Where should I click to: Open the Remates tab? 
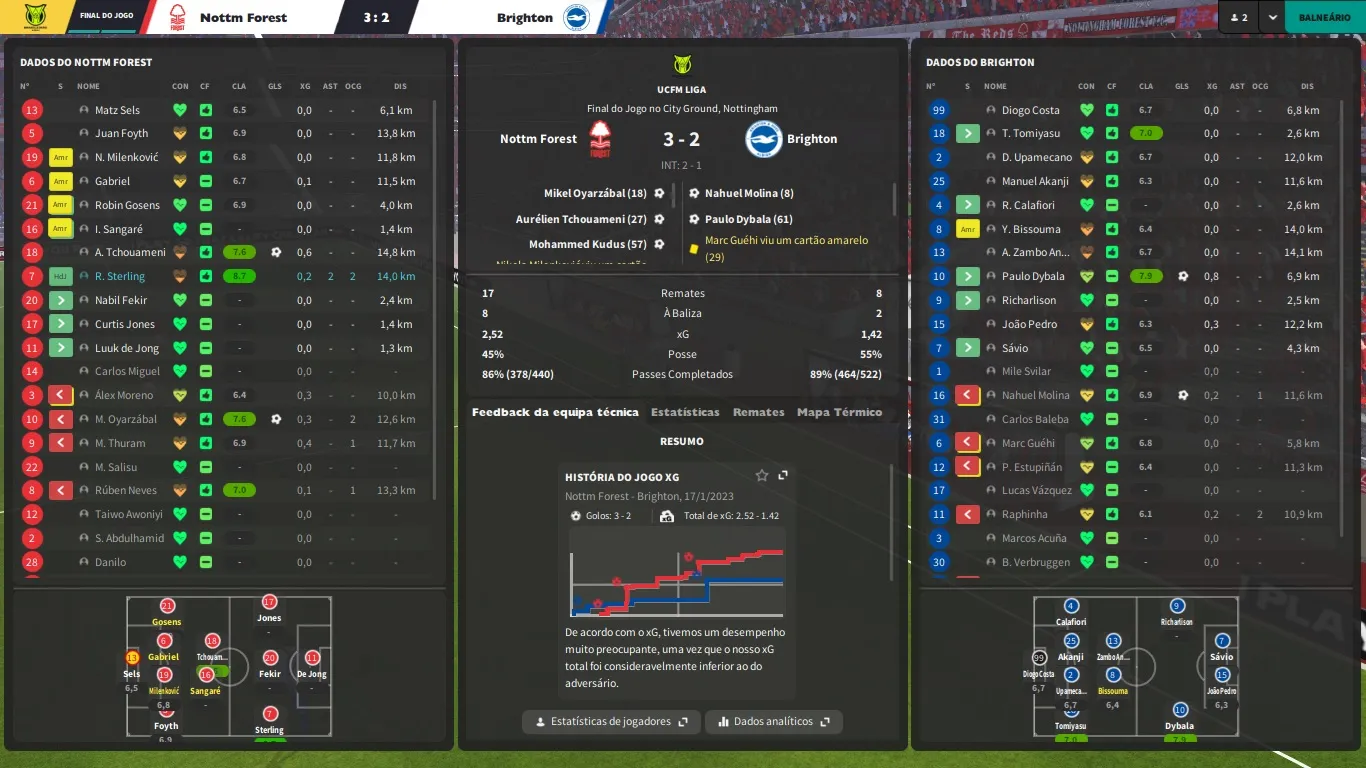pos(758,412)
